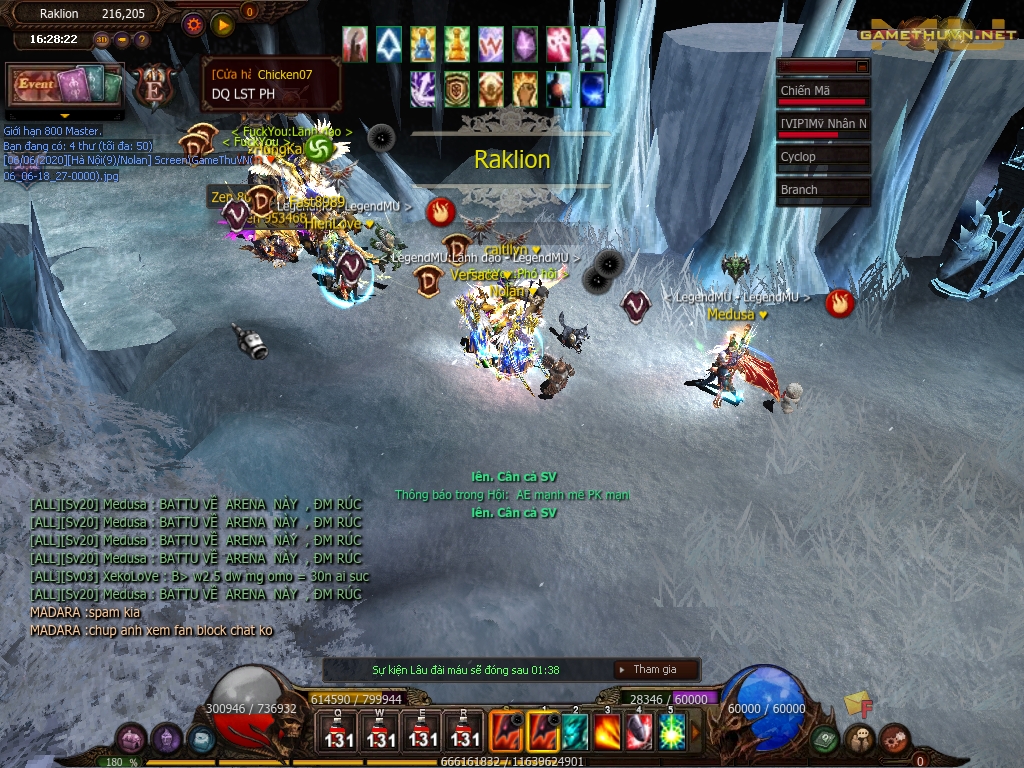This screenshot has width=1024, height=768.
Task: Activate the fire skill in slot 3
Action: (x=607, y=731)
